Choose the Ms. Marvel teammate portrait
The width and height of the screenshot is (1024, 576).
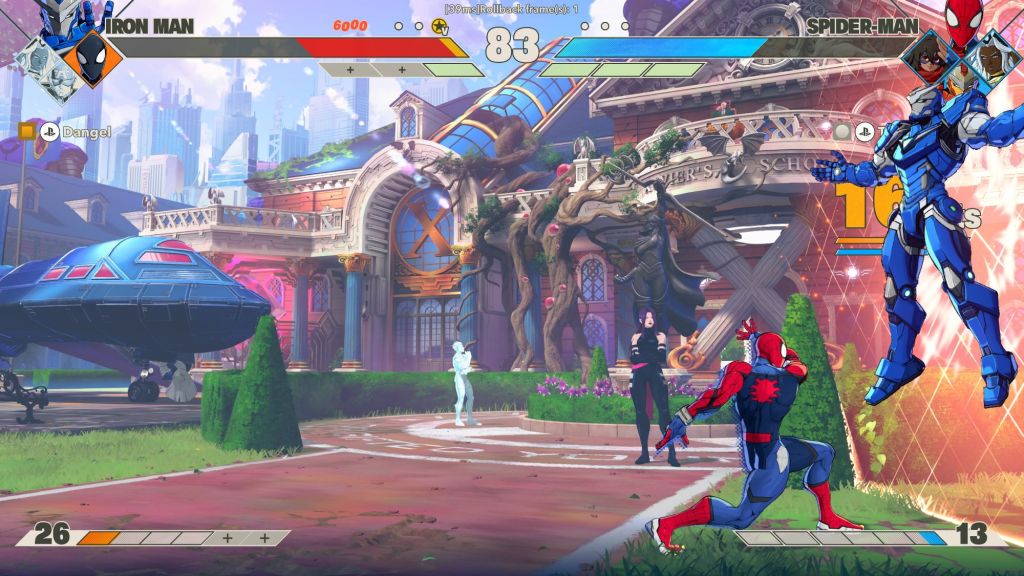(x=931, y=59)
